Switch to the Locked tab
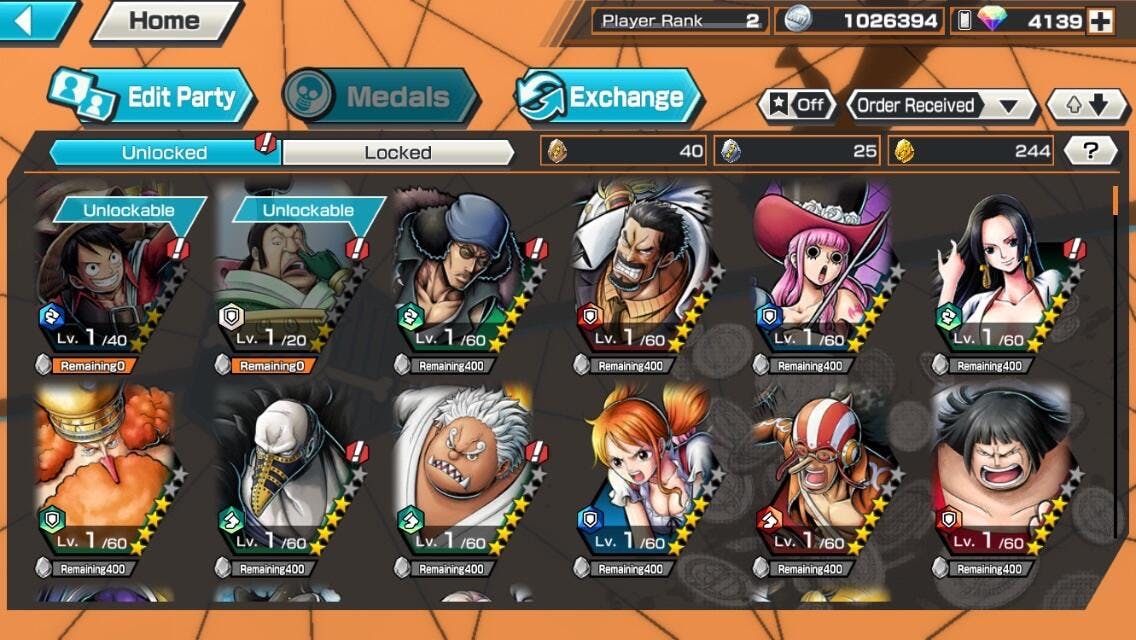 pyautogui.click(x=398, y=152)
